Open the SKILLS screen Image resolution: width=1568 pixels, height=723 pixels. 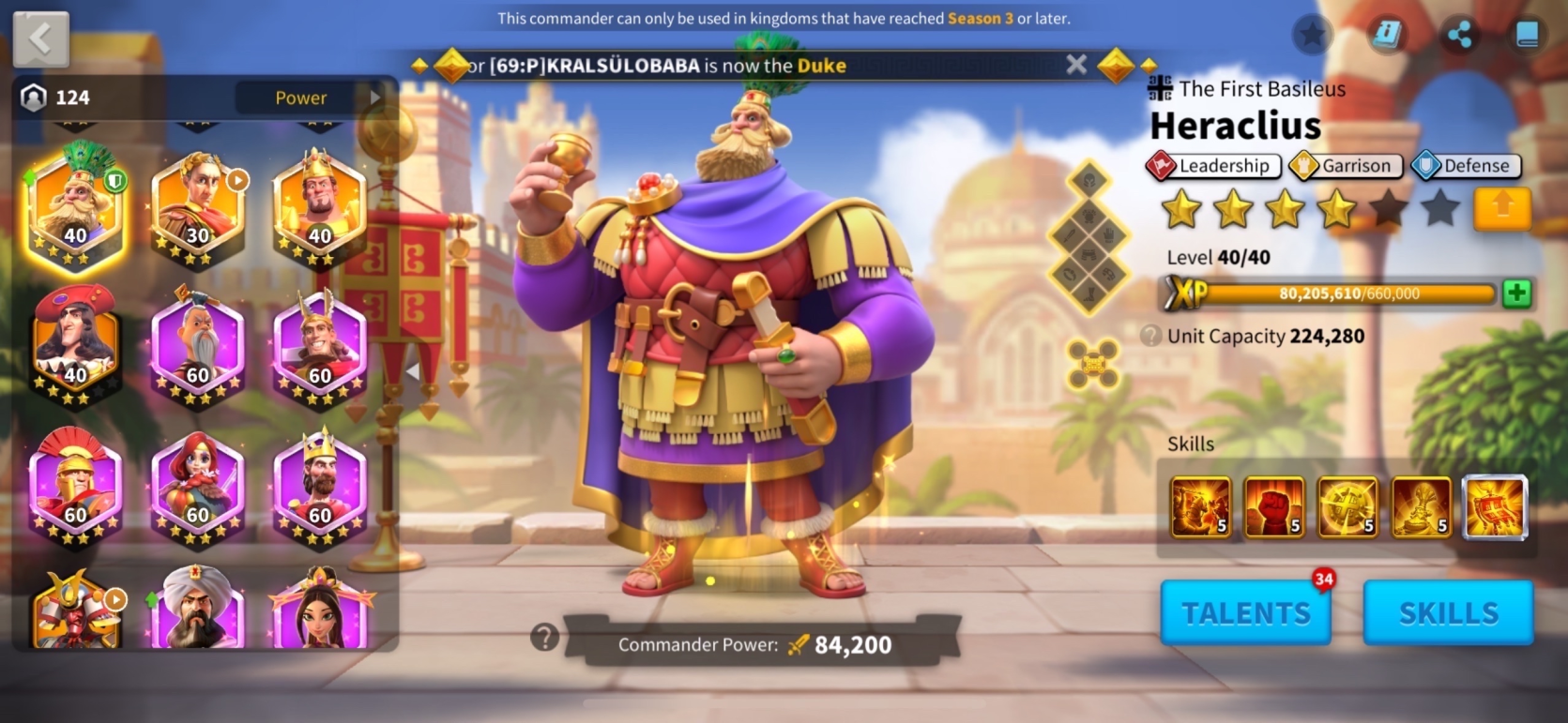(x=1448, y=612)
